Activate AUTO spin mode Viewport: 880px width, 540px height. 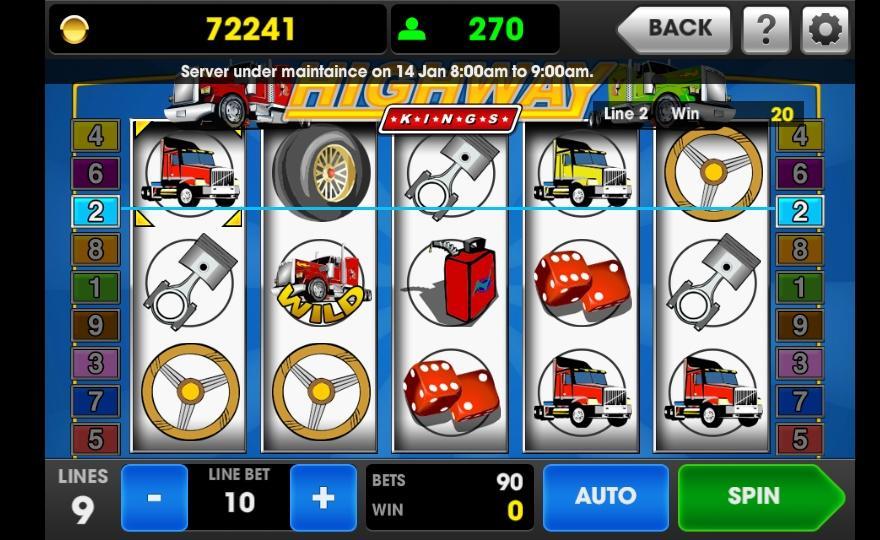[605, 497]
